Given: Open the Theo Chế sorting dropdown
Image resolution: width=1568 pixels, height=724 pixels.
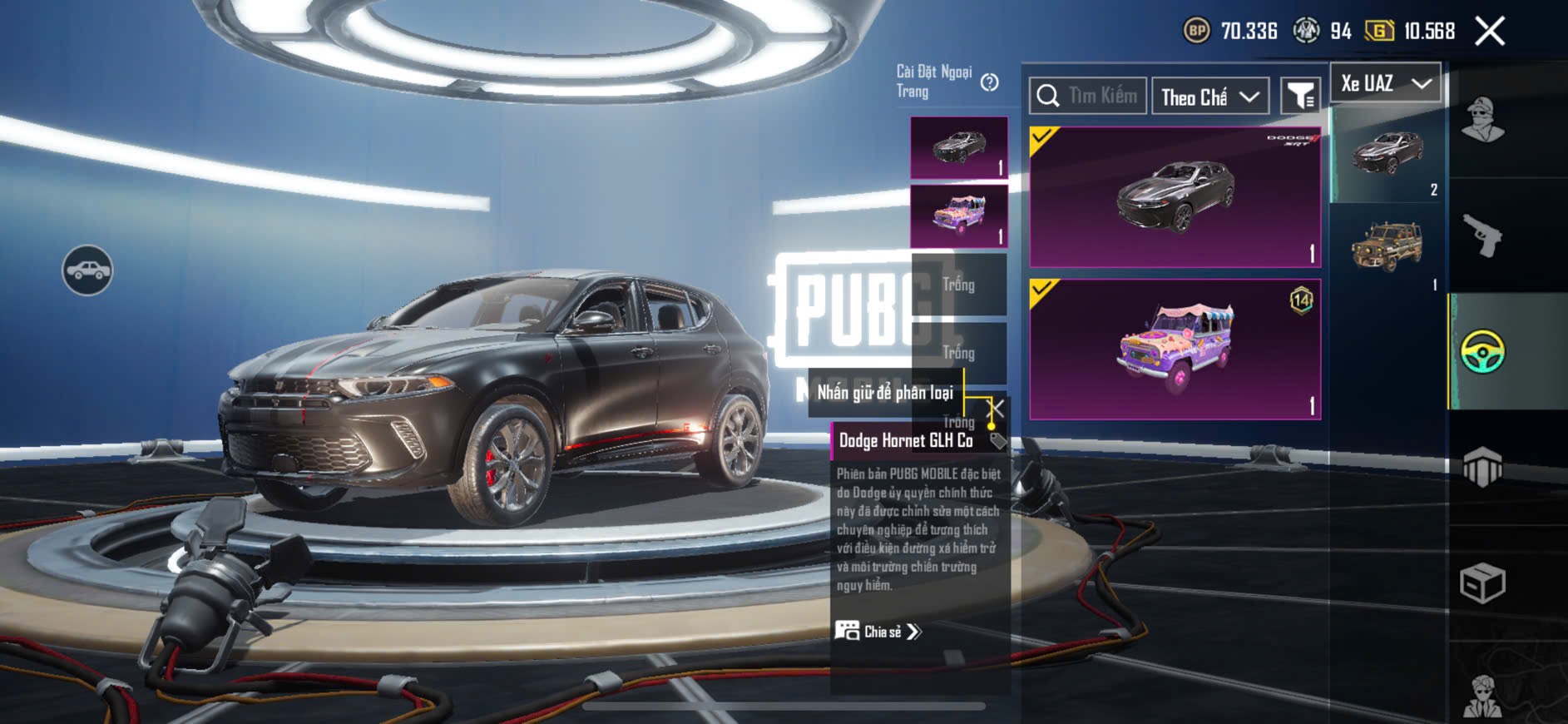Looking at the screenshot, I should click(1209, 97).
